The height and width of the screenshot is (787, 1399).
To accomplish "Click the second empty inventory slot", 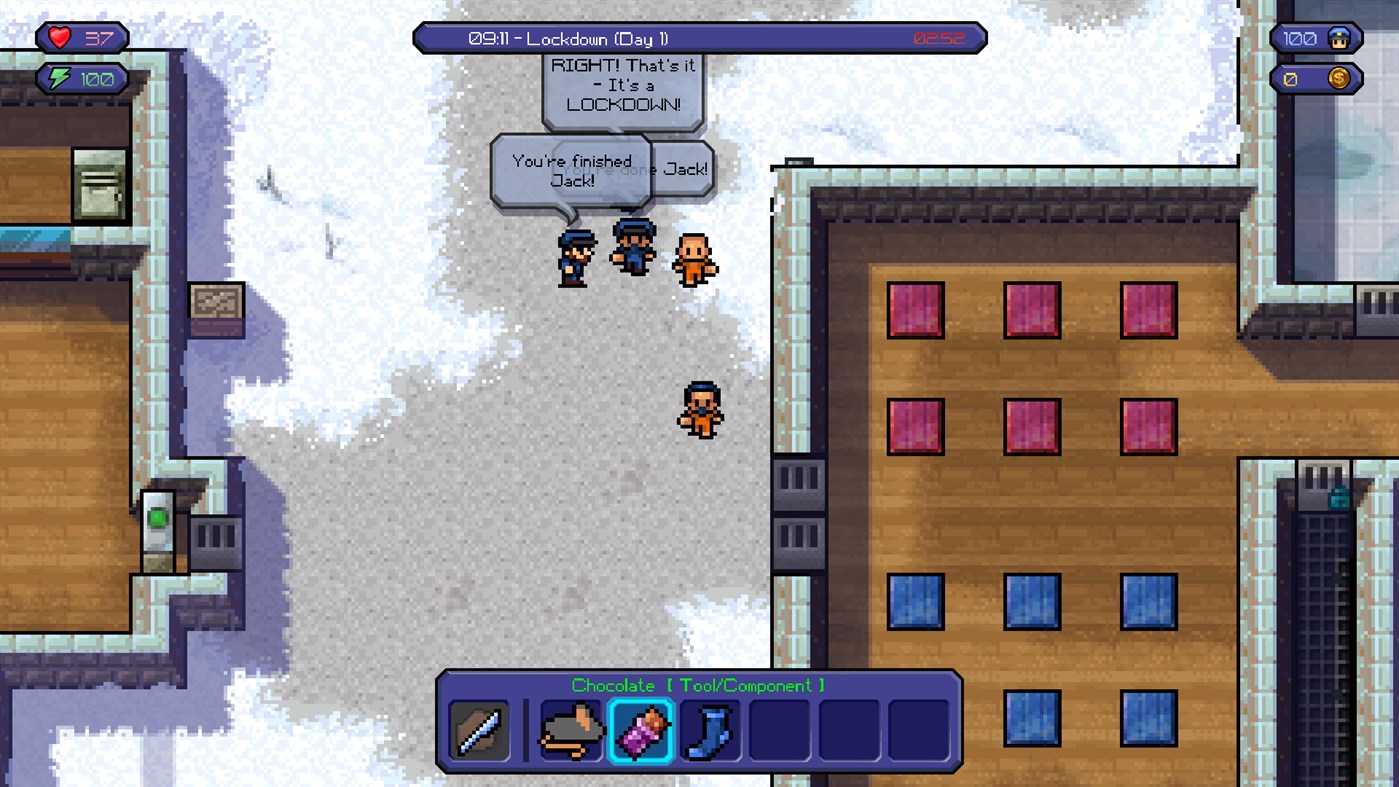I will click(x=848, y=729).
